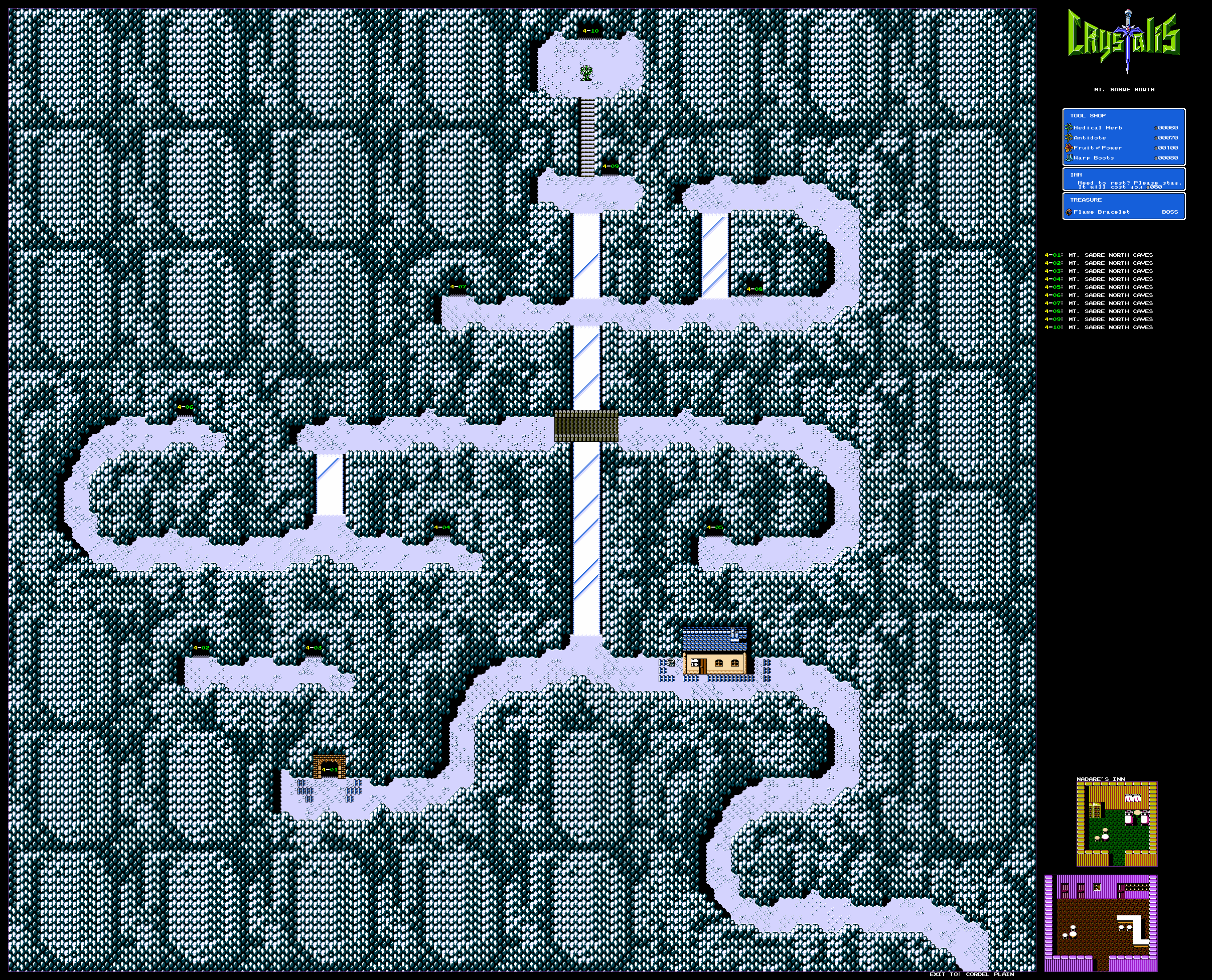Screen dimensions: 1212x980
Task: Open the Nadare's Inn interior thumbnail
Action: [x=1116, y=824]
